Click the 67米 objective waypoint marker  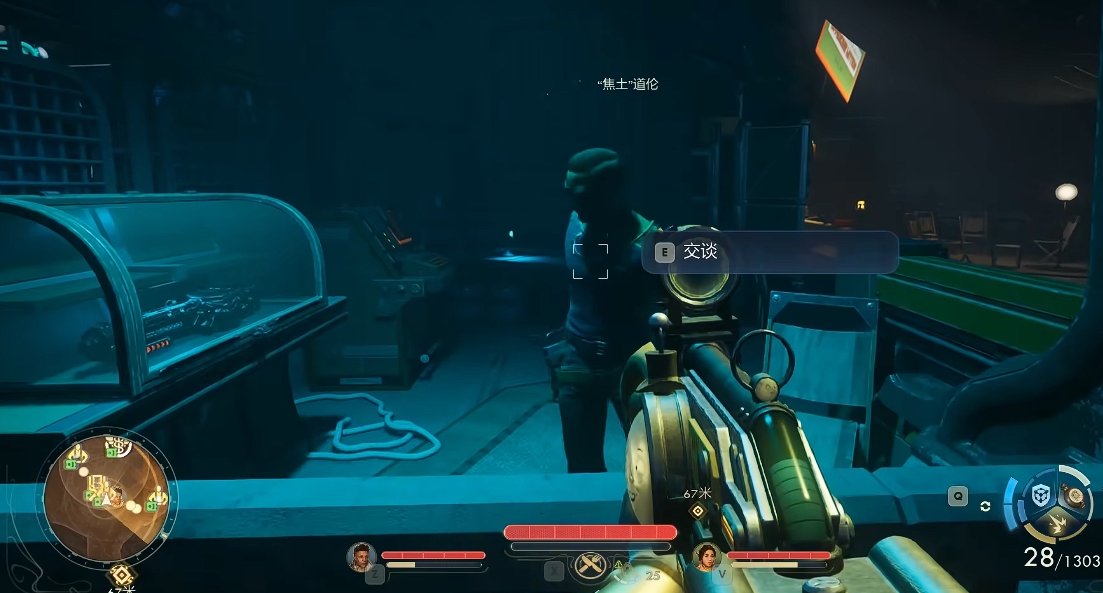tap(699, 511)
